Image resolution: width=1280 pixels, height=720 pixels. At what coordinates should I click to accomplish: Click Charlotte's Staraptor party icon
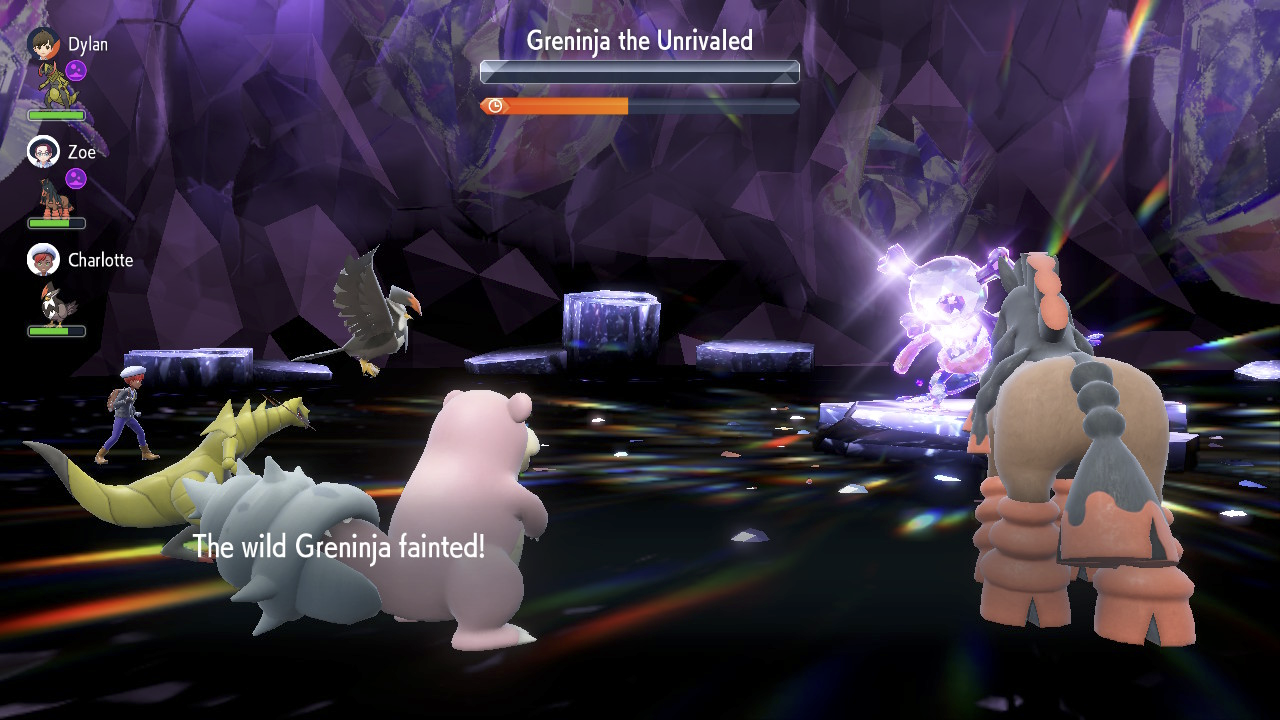(54, 303)
